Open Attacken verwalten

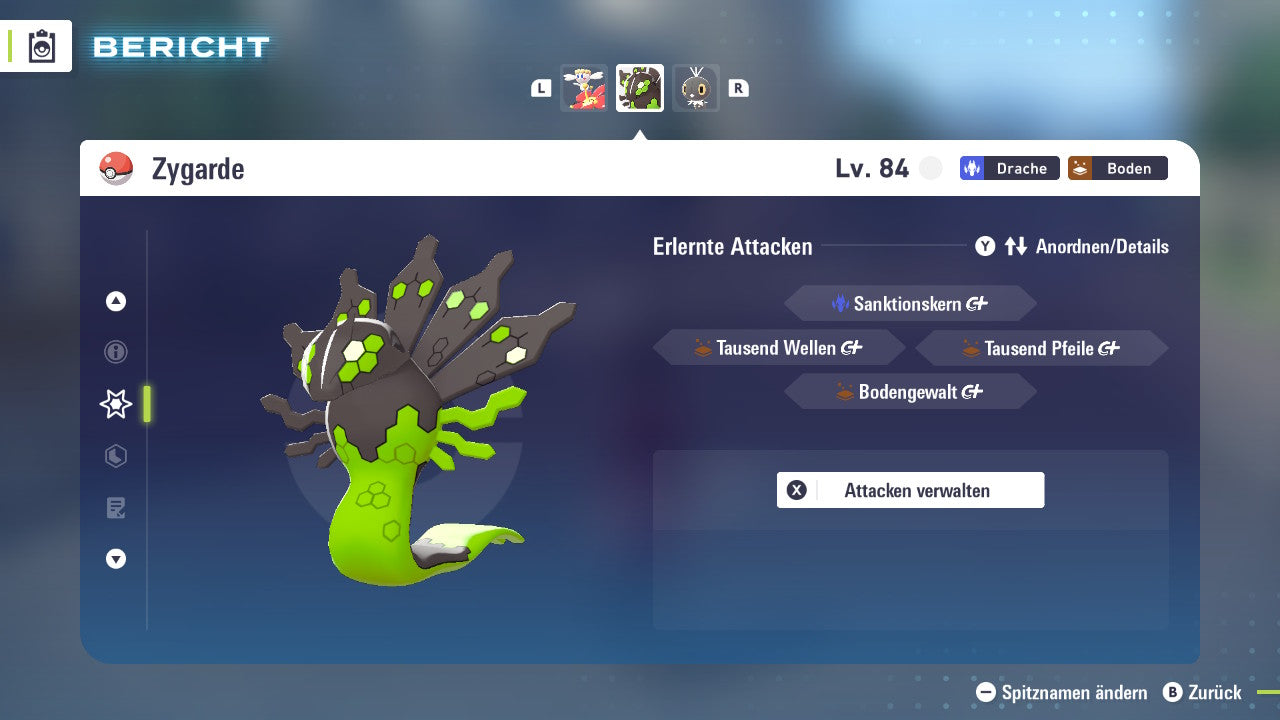pyautogui.click(x=910, y=490)
